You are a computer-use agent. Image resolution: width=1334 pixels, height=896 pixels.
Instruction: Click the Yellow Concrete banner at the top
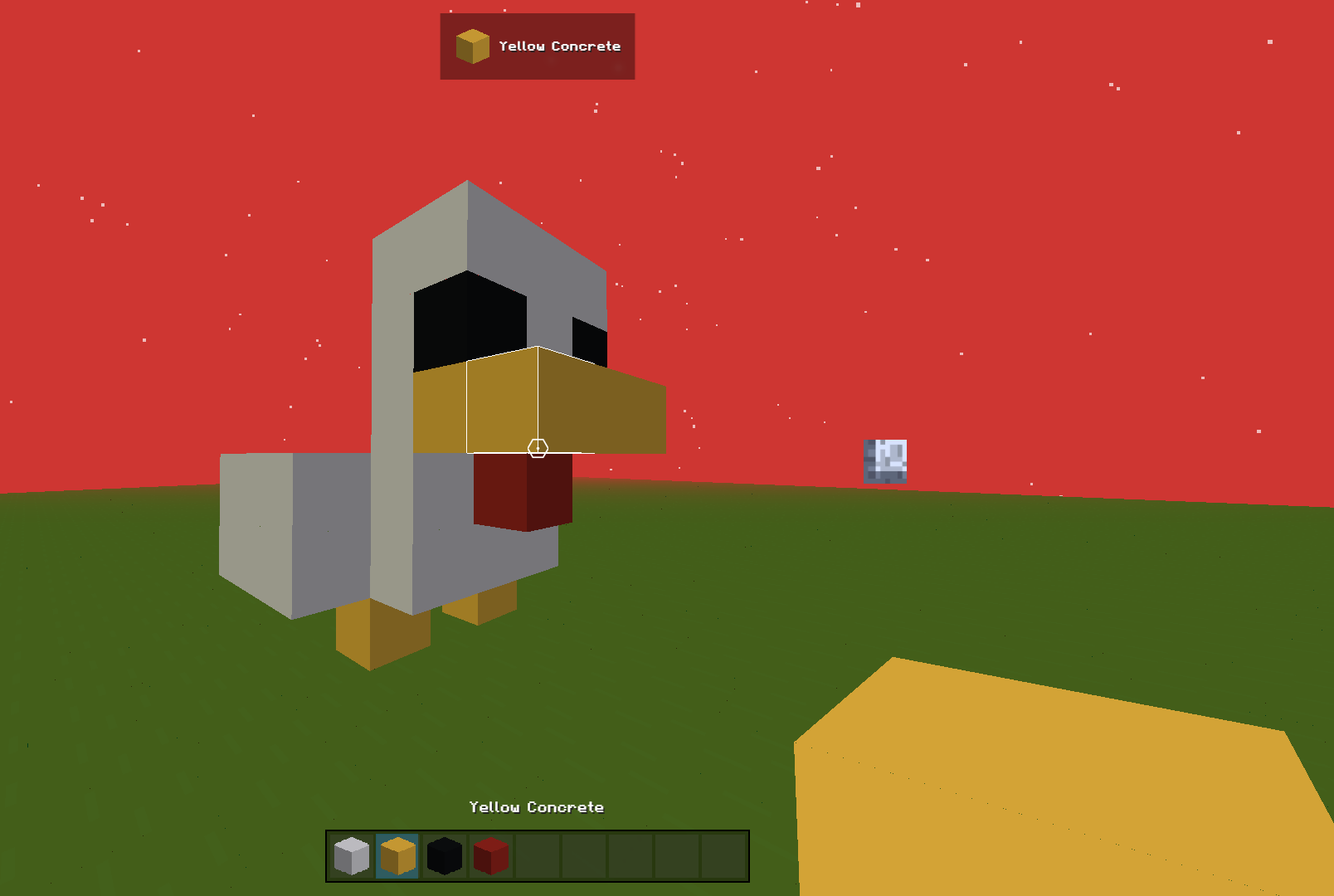coord(537,46)
